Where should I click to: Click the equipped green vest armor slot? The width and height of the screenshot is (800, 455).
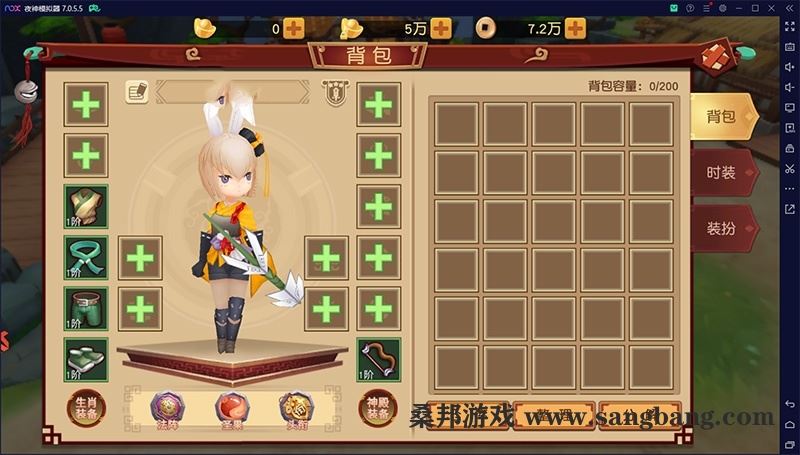tap(86, 206)
